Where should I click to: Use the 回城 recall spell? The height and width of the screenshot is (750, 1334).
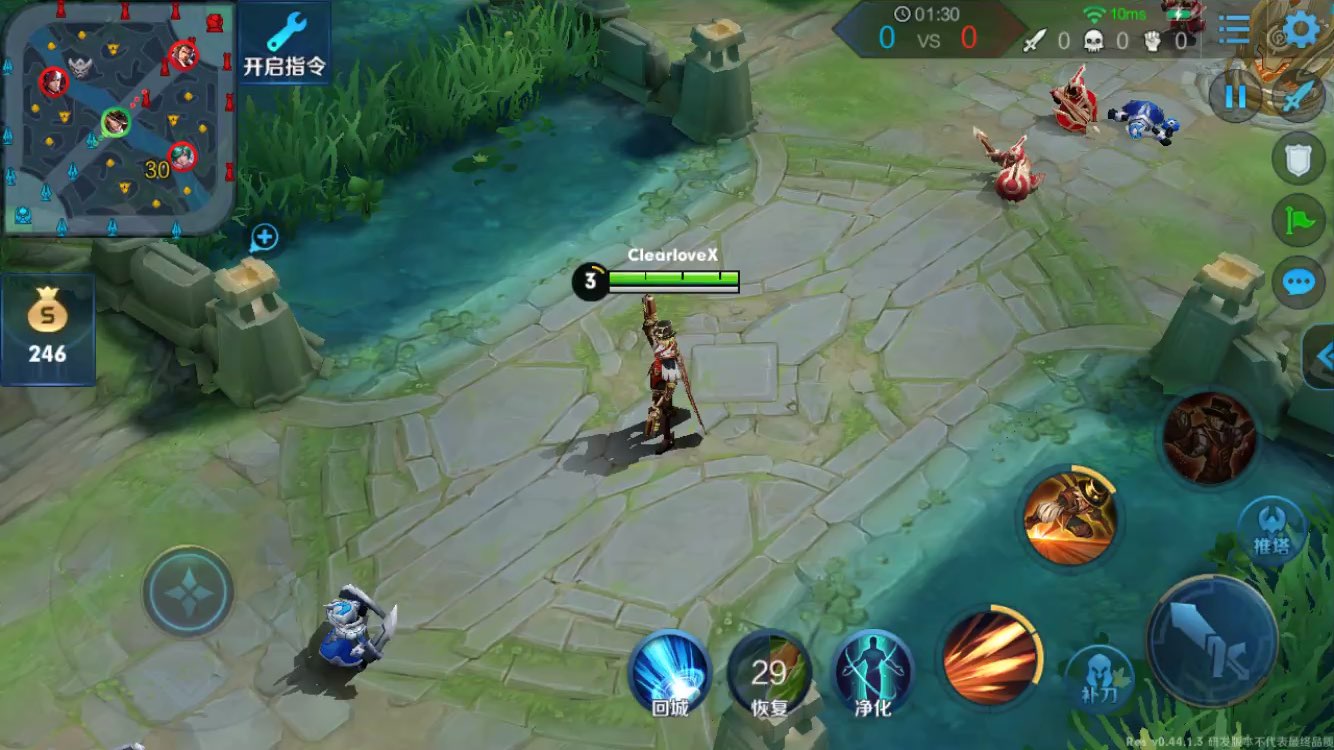tap(669, 672)
